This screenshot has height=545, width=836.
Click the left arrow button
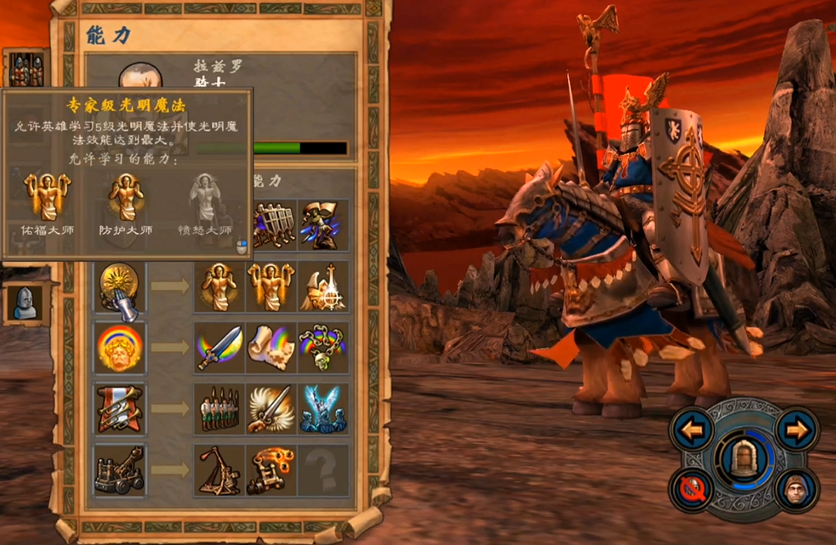click(x=692, y=431)
